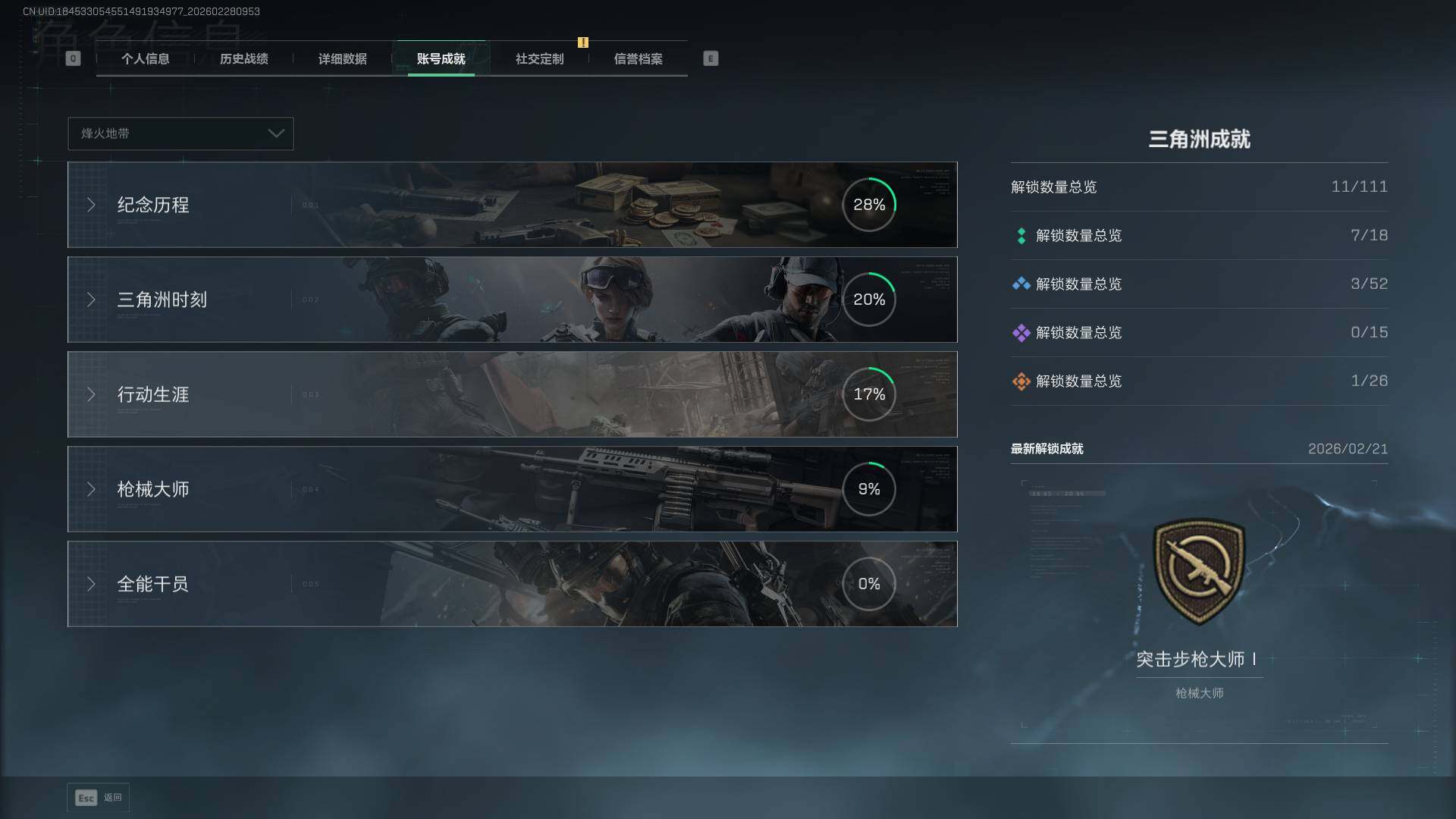Viewport: 1456px width, 819px height.
Task: Expand the 三角洲时刻 achievement row
Action: tap(512, 300)
